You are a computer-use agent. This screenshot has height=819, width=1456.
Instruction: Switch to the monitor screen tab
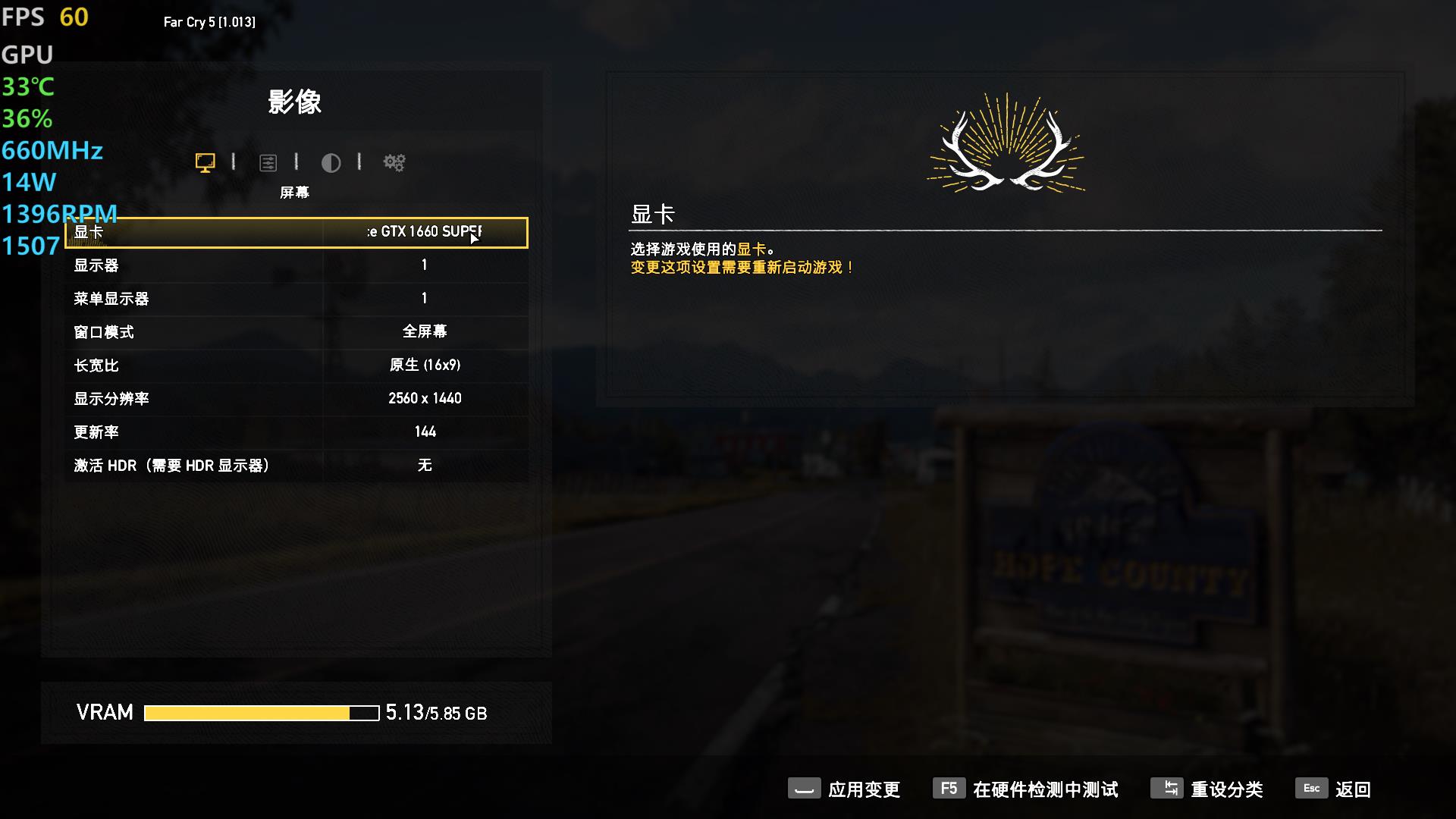[205, 162]
